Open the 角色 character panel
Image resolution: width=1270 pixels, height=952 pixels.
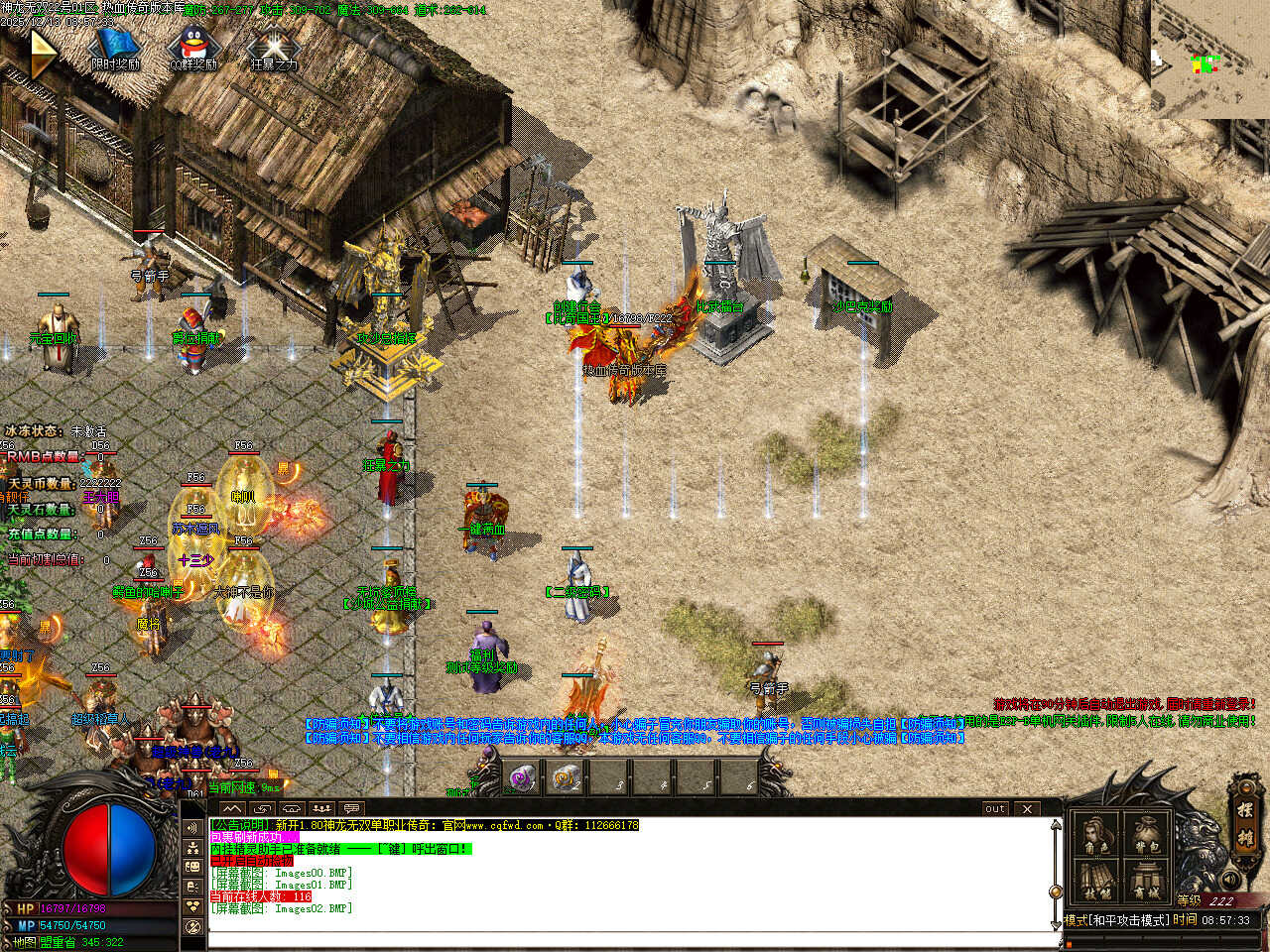1096,835
